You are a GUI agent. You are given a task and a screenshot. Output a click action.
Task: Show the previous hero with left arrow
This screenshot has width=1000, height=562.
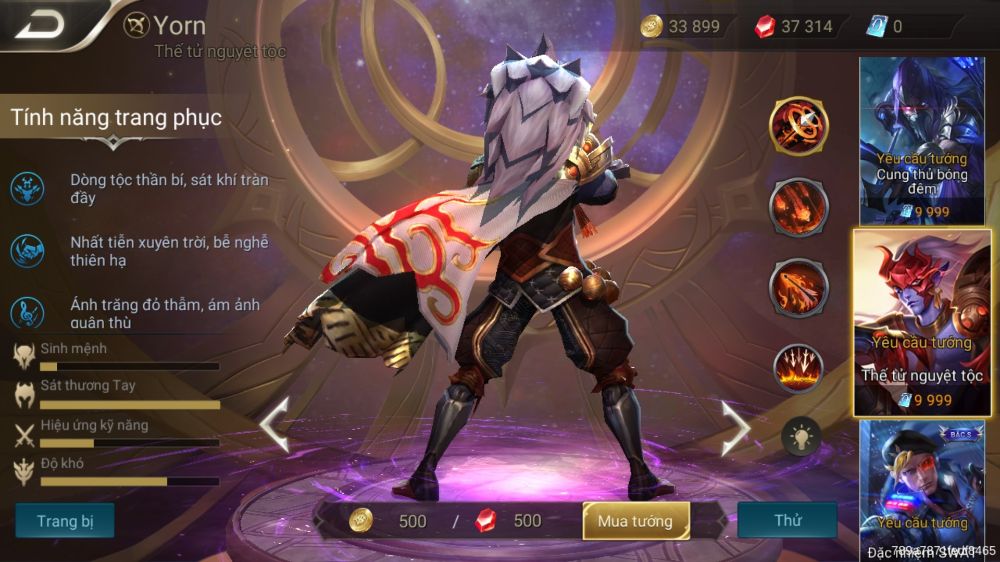pyautogui.click(x=275, y=425)
